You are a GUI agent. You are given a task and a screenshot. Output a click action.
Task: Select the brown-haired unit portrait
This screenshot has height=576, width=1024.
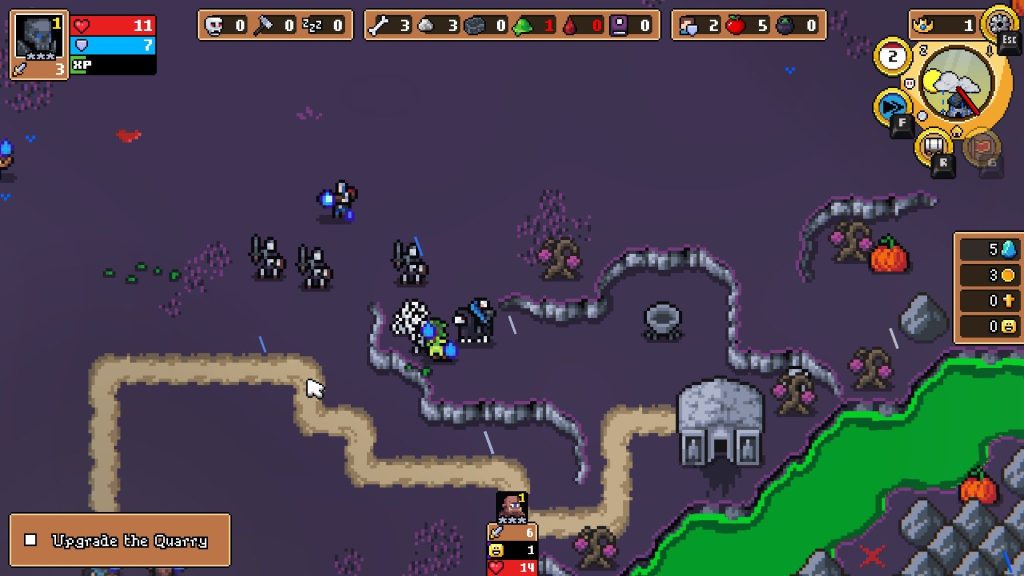511,505
